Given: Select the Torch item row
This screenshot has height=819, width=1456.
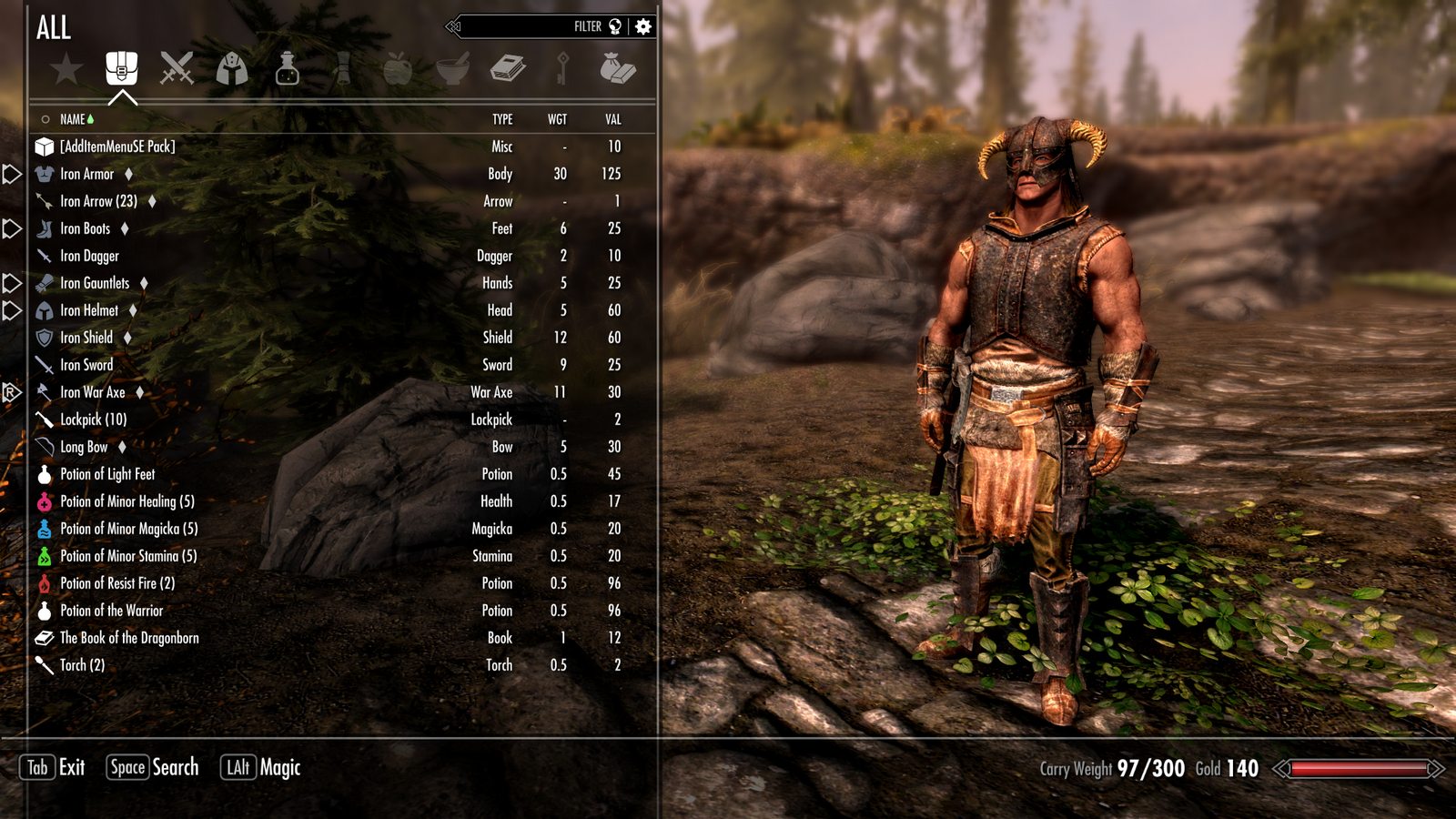Looking at the screenshot, I should (82, 665).
